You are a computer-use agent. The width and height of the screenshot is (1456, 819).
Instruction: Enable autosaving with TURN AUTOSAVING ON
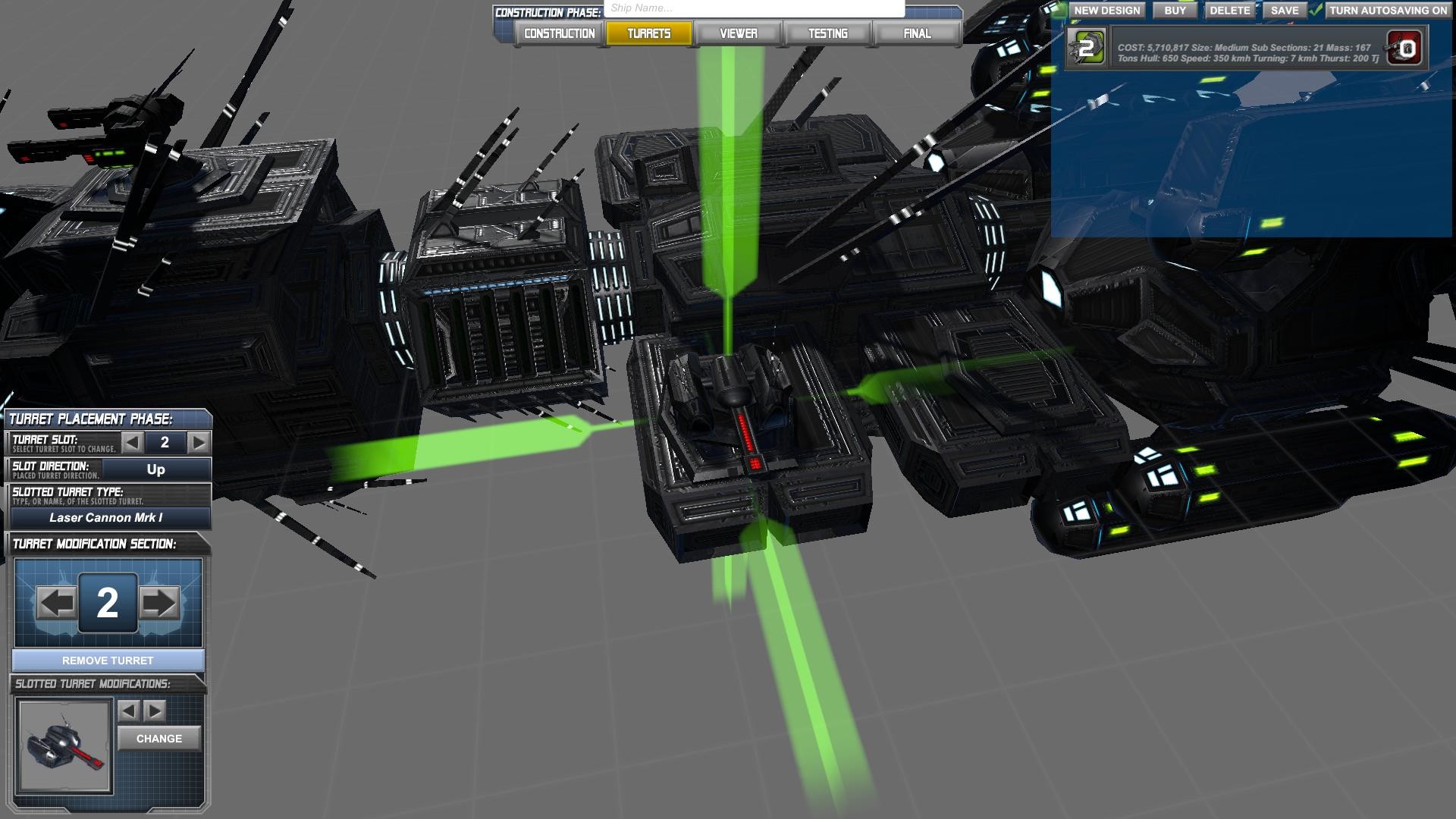pyautogui.click(x=1391, y=11)
